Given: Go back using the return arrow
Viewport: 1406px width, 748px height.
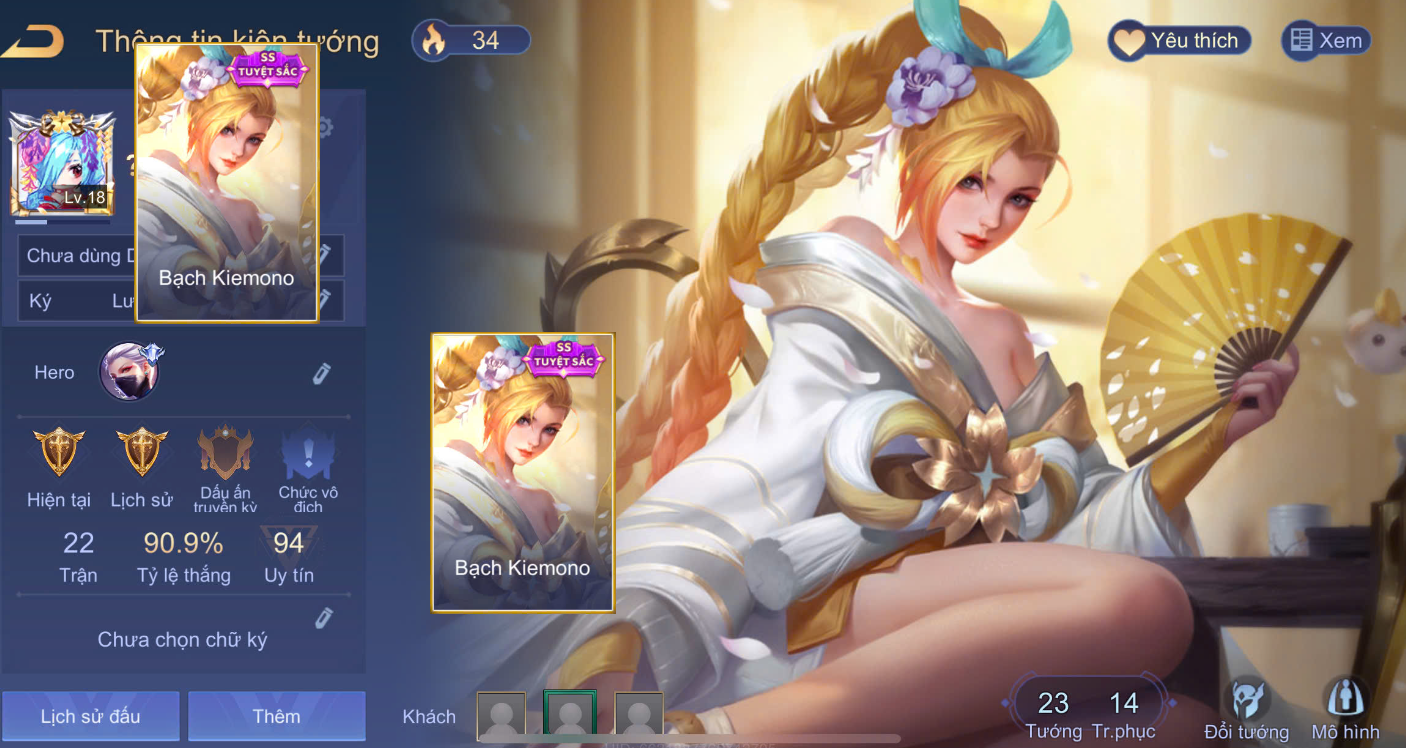Looking at the screenshot, I should point(34,41).
